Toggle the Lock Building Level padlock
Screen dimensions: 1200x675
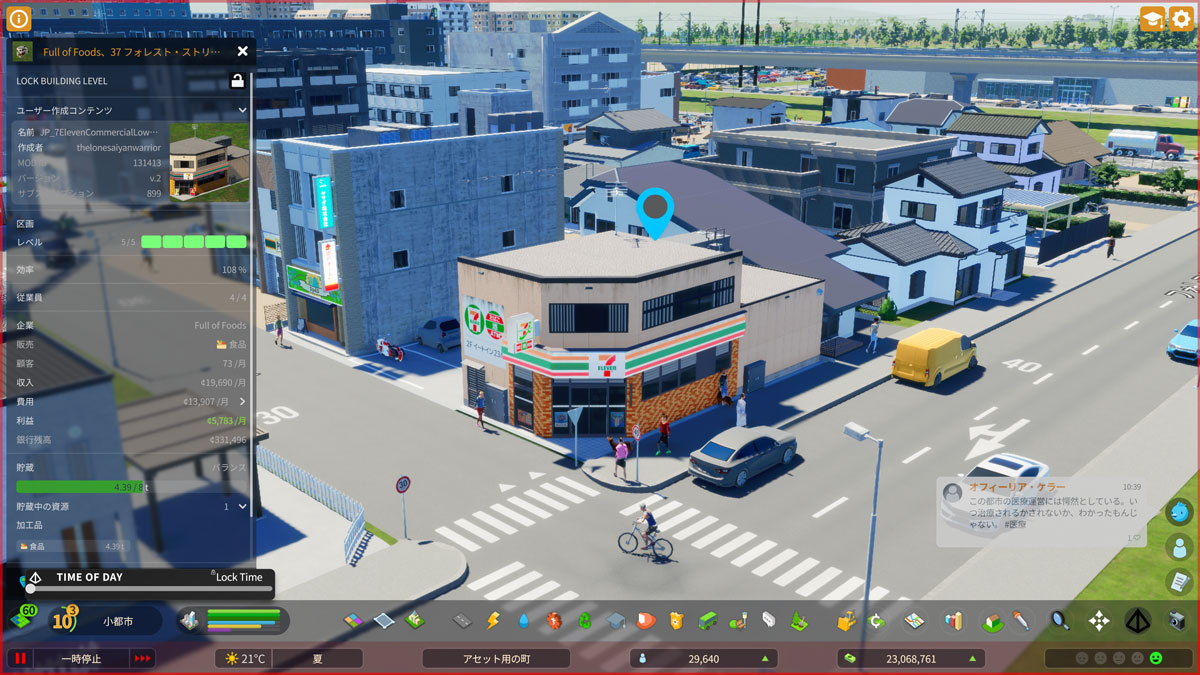[237, 81]
